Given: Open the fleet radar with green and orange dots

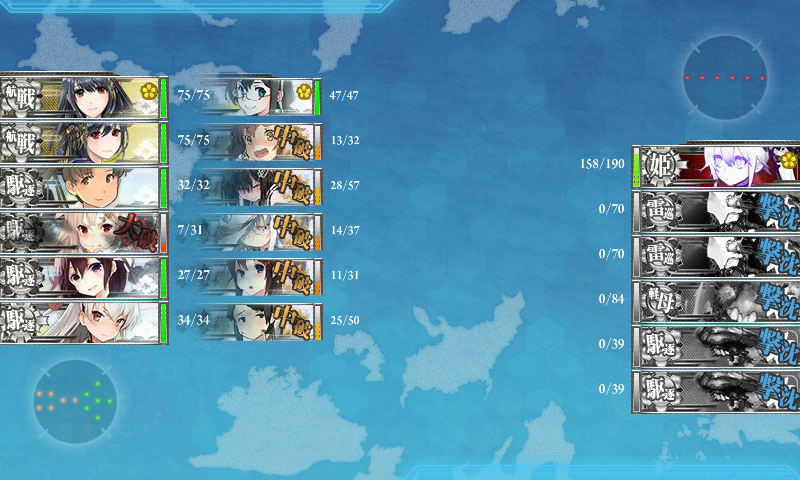Looking at the screenshot, I should tap(74, 399).
